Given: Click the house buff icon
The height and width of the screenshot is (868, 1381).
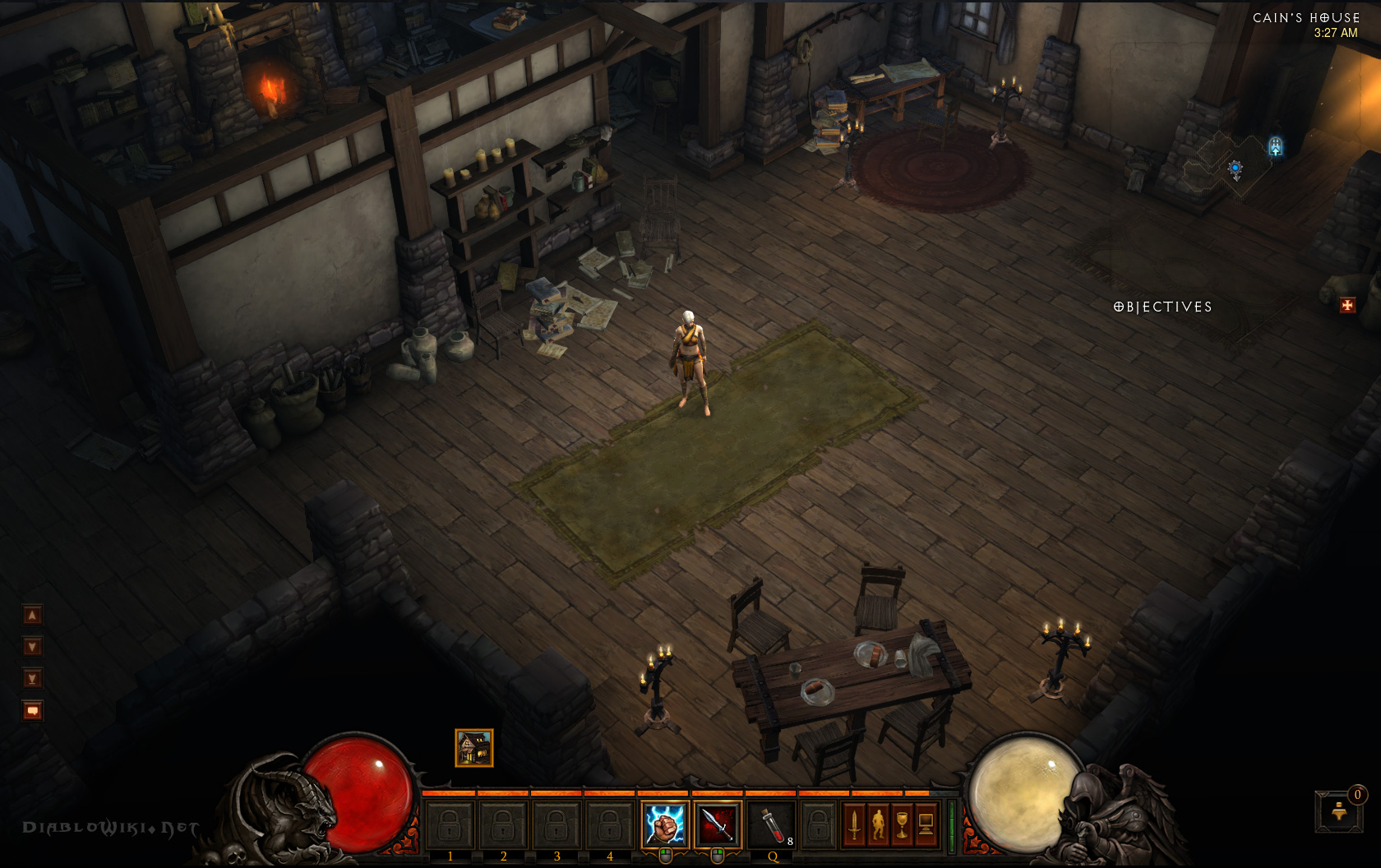Looking at the screenshot, I should (474, 748).
